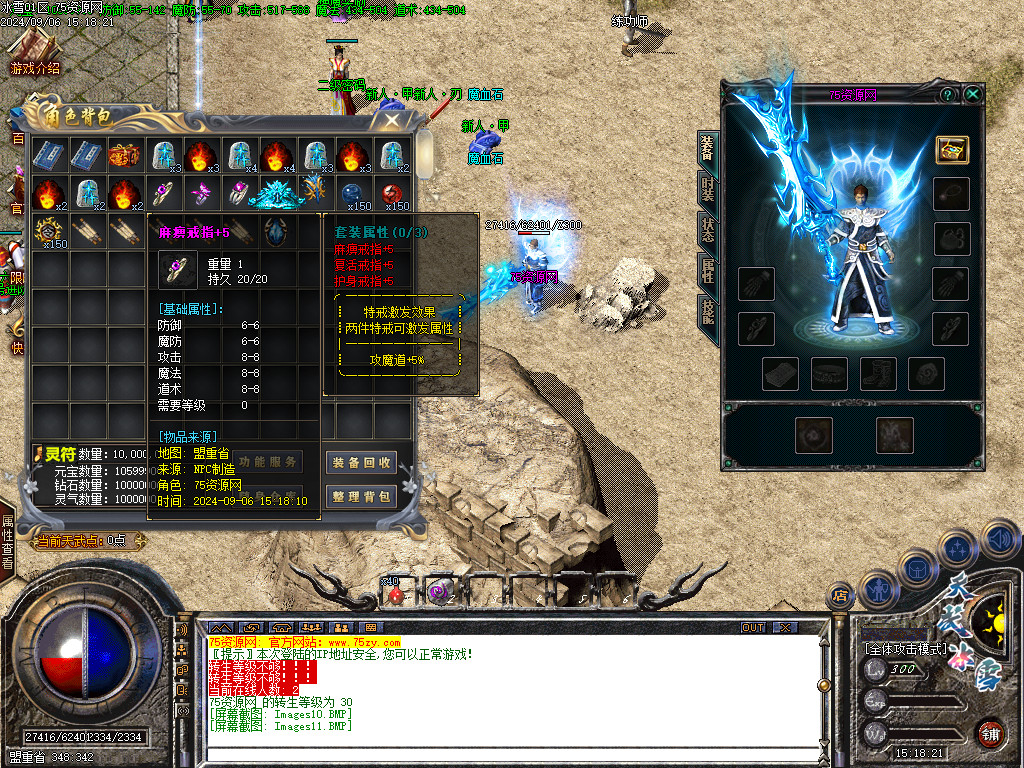Image resolution: width=1024 pixels, height=768 pixels.
Task: Switch to the 技能 skills tab
Action: [x=707, y=314]
